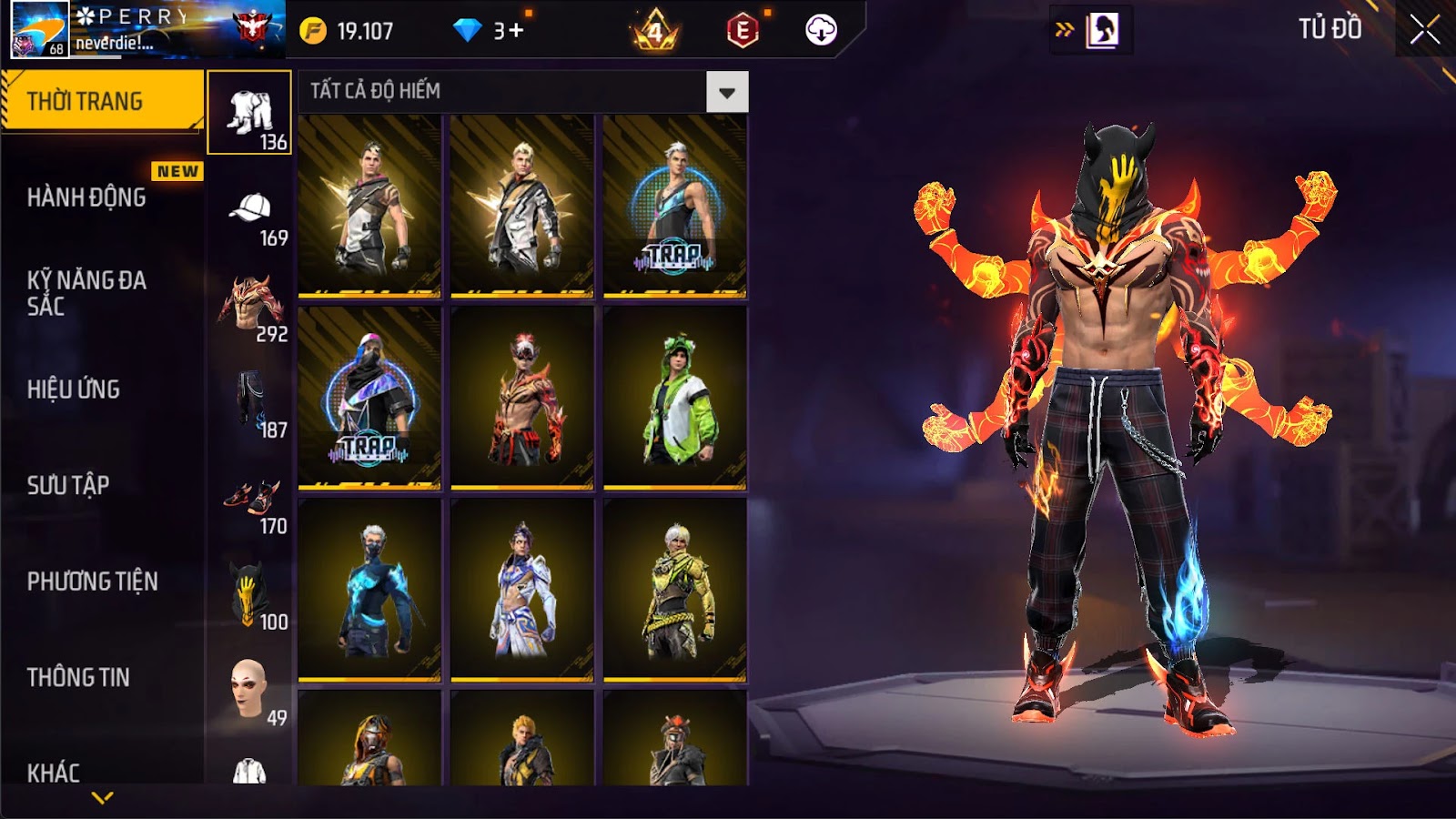This screenshot has width=1456, height=819.
Task: Open the PHƯƠNG TIỆN tab
Action: 93,581
